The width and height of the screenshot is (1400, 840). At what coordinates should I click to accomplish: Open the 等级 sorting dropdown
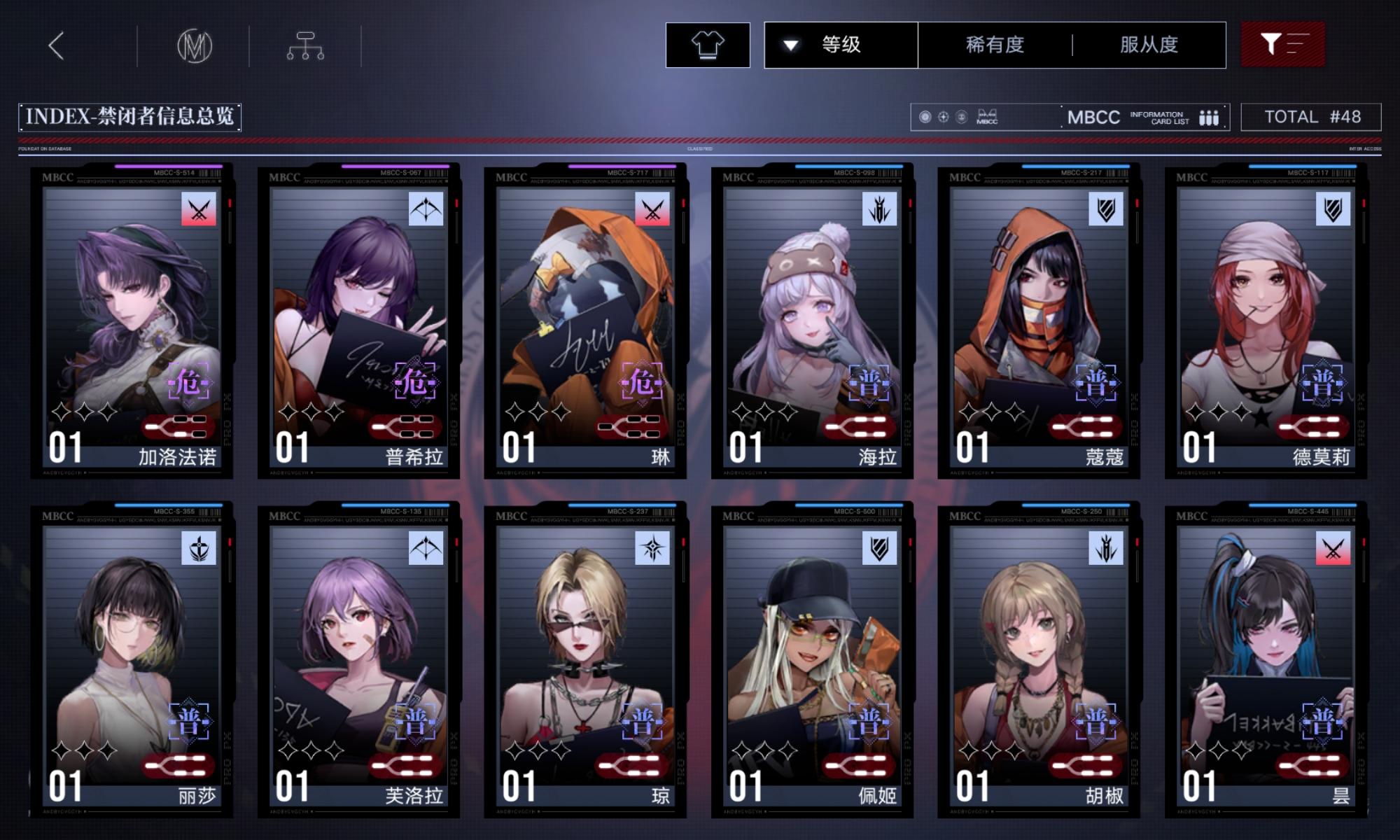[x=839, y=44]
